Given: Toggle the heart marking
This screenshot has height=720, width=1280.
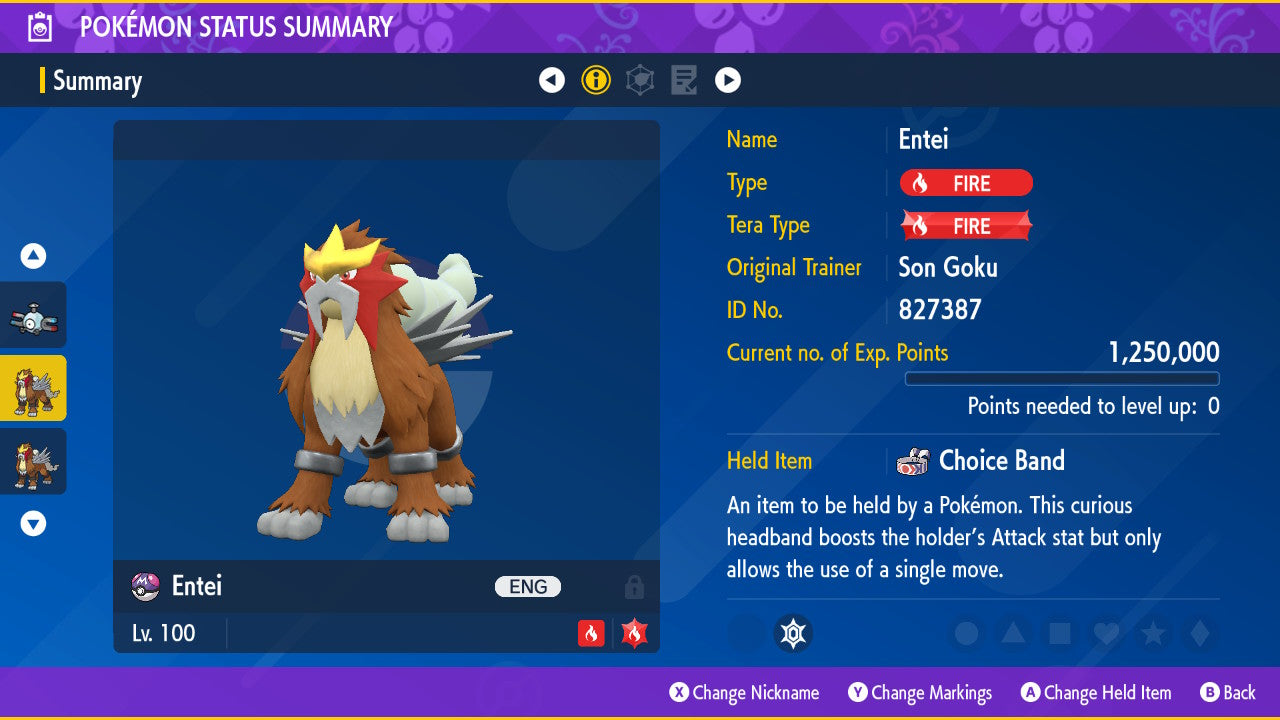Looking at the screenshot, I should click(x=1106, y=633).
